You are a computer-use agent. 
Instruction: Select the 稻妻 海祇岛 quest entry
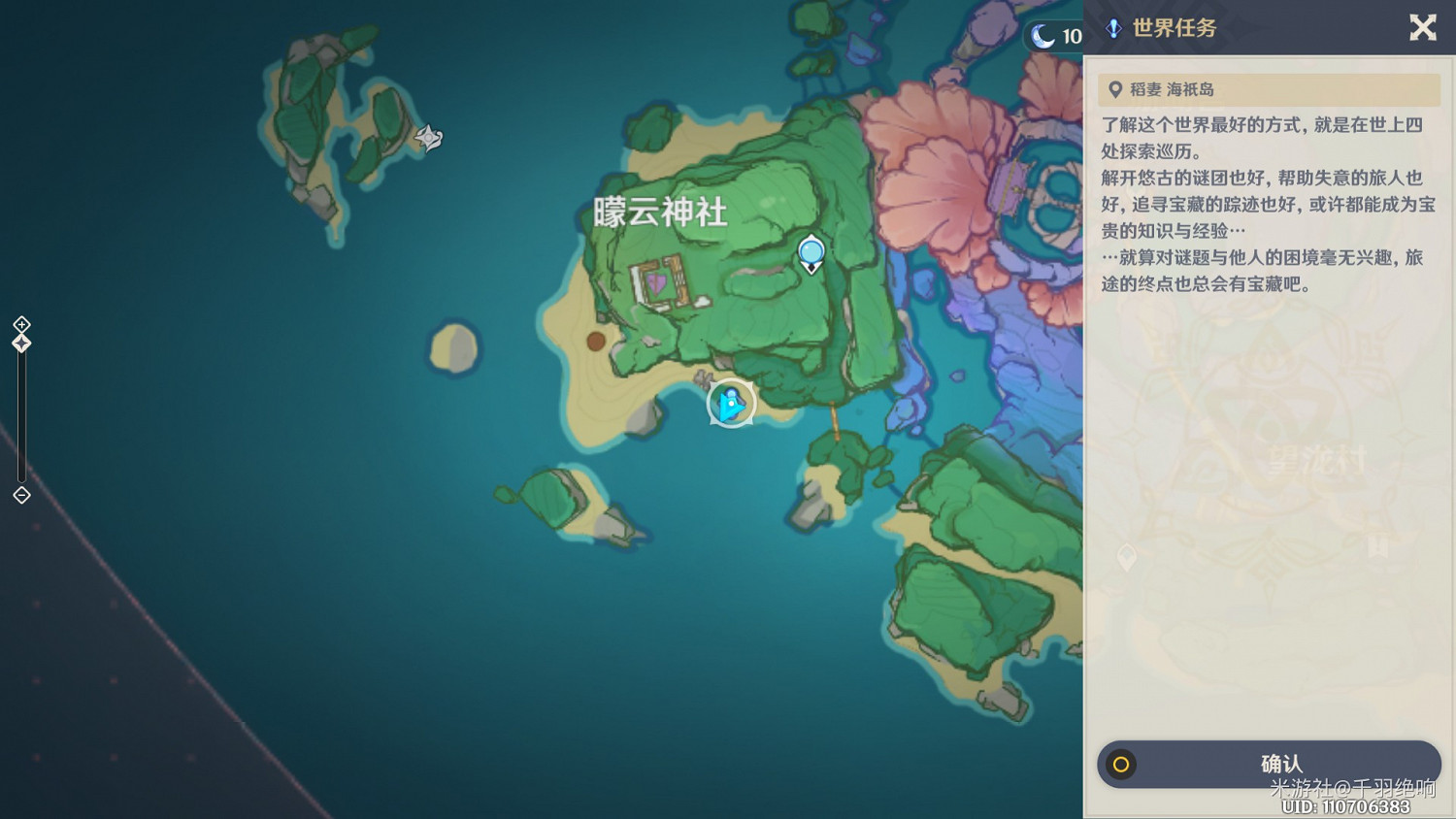point(1267,89)
